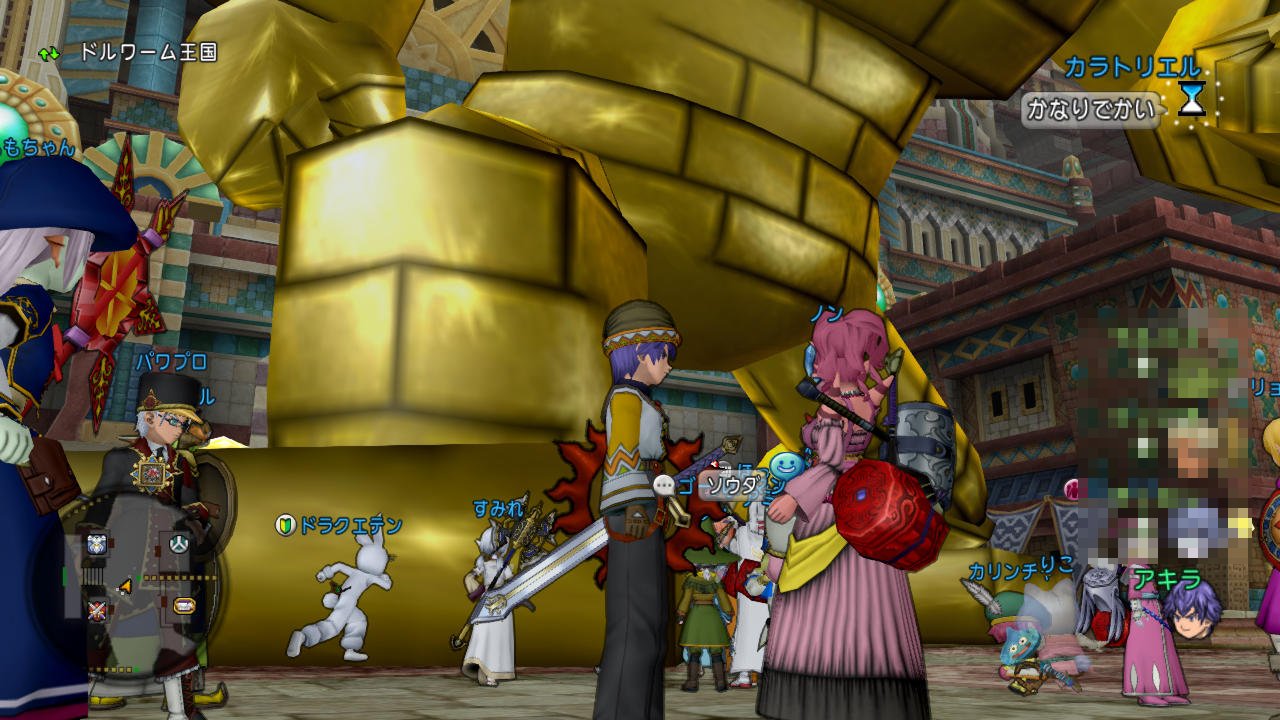
Task: Click the かなりでかい chat message bubble
Action: pos(1090,108)
